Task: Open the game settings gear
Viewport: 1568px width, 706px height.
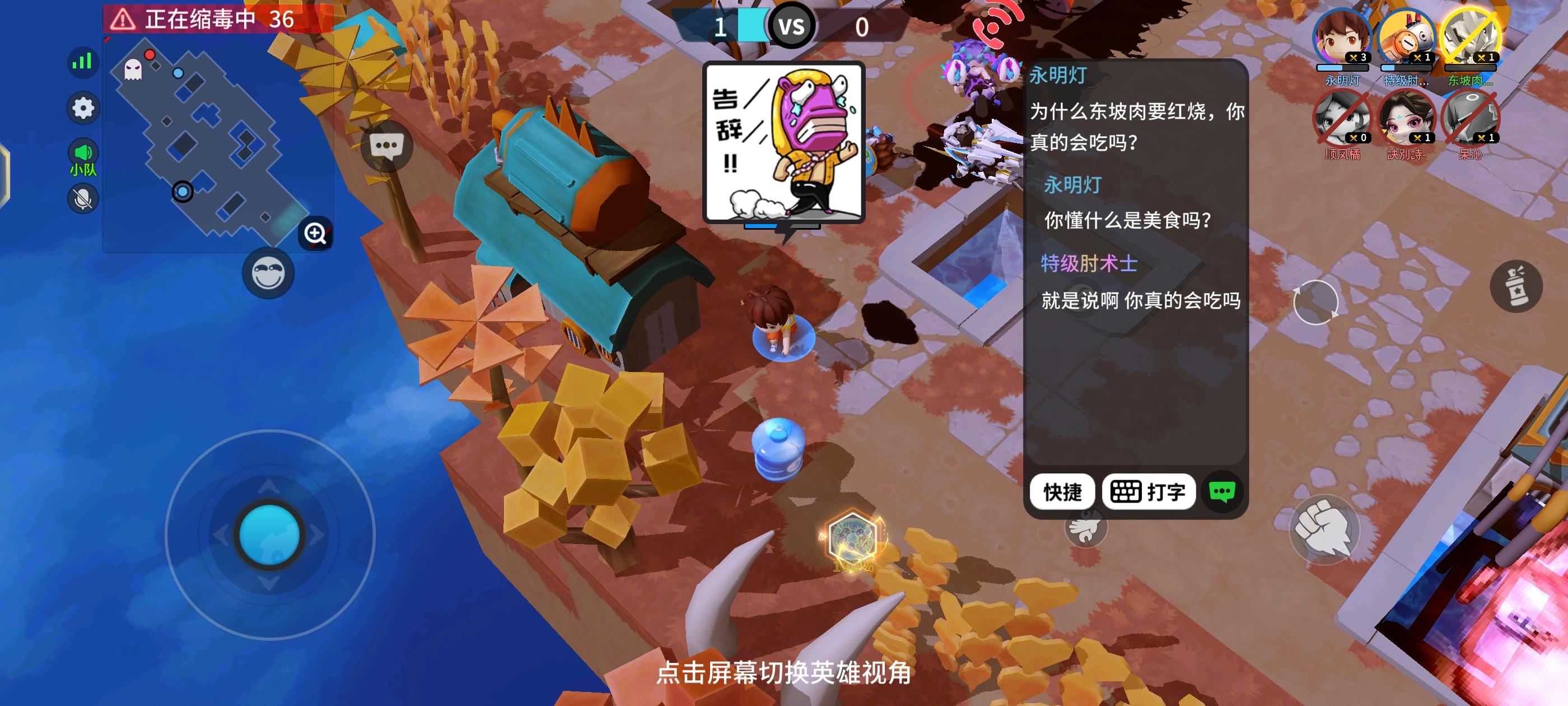Action: [82, 107]
